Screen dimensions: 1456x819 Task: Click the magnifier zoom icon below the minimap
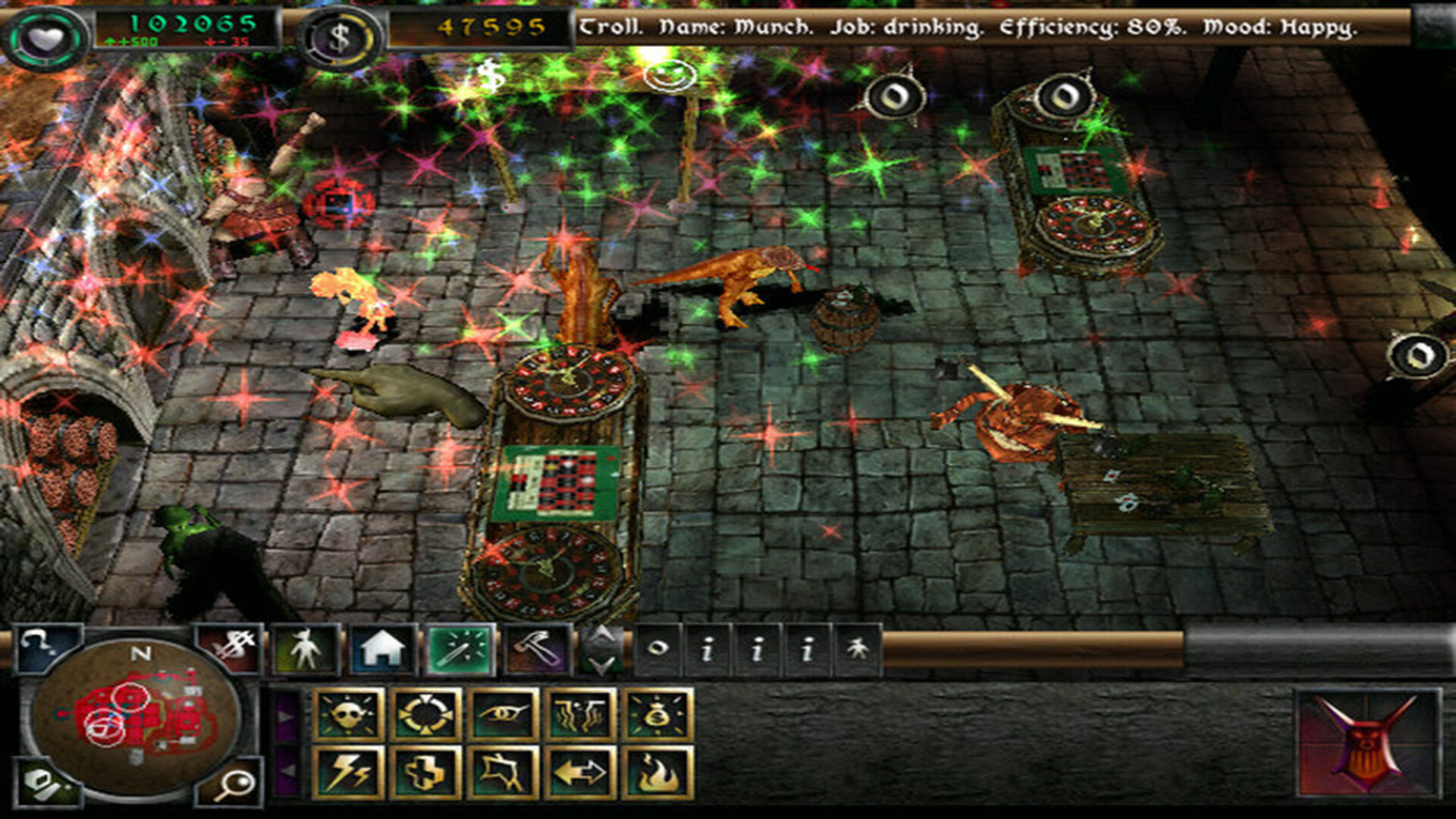pyautogui.click(x=239, y=783)
